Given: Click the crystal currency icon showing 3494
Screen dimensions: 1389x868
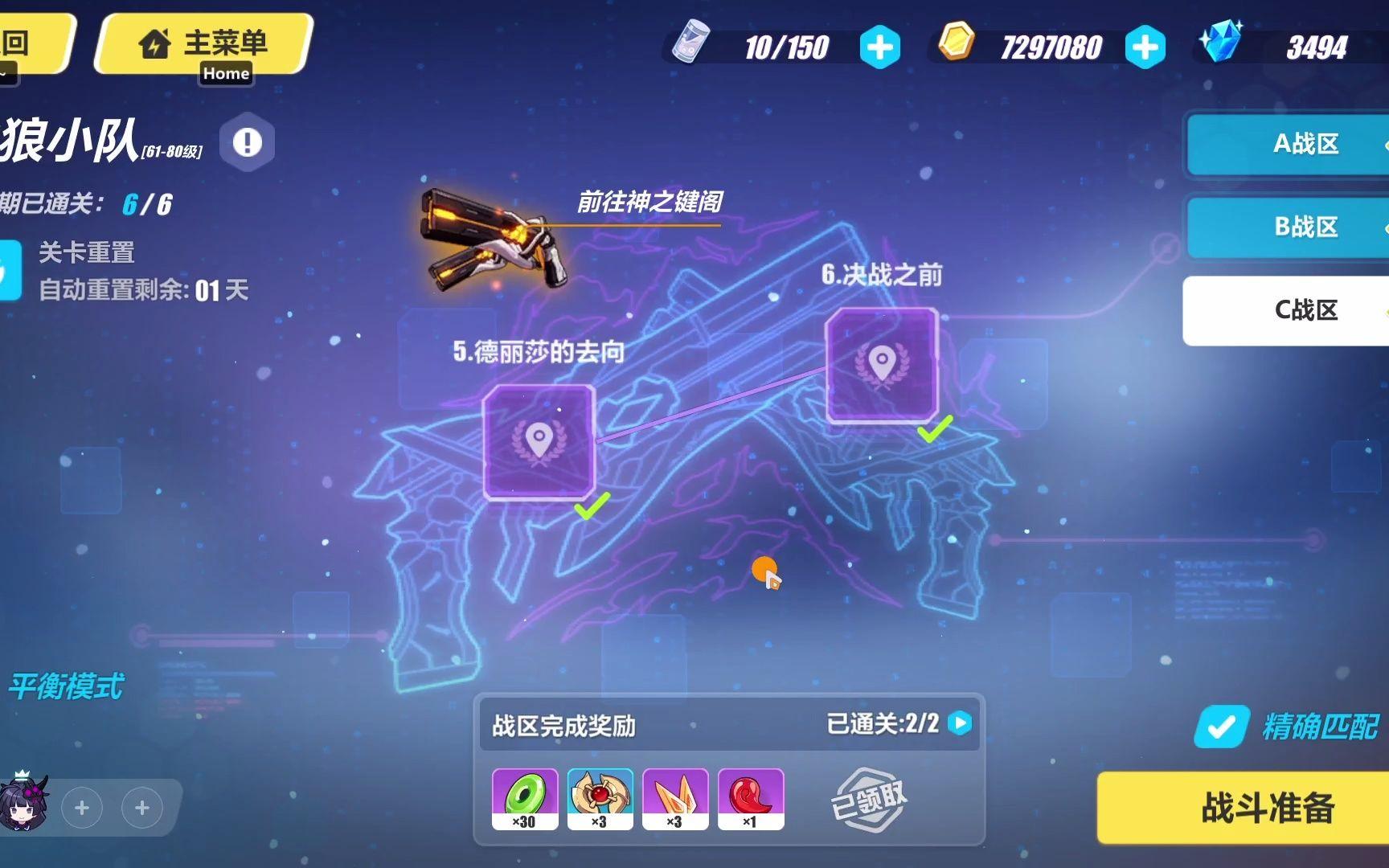Looking at the screenshot, I should (x=1222, y=44).
